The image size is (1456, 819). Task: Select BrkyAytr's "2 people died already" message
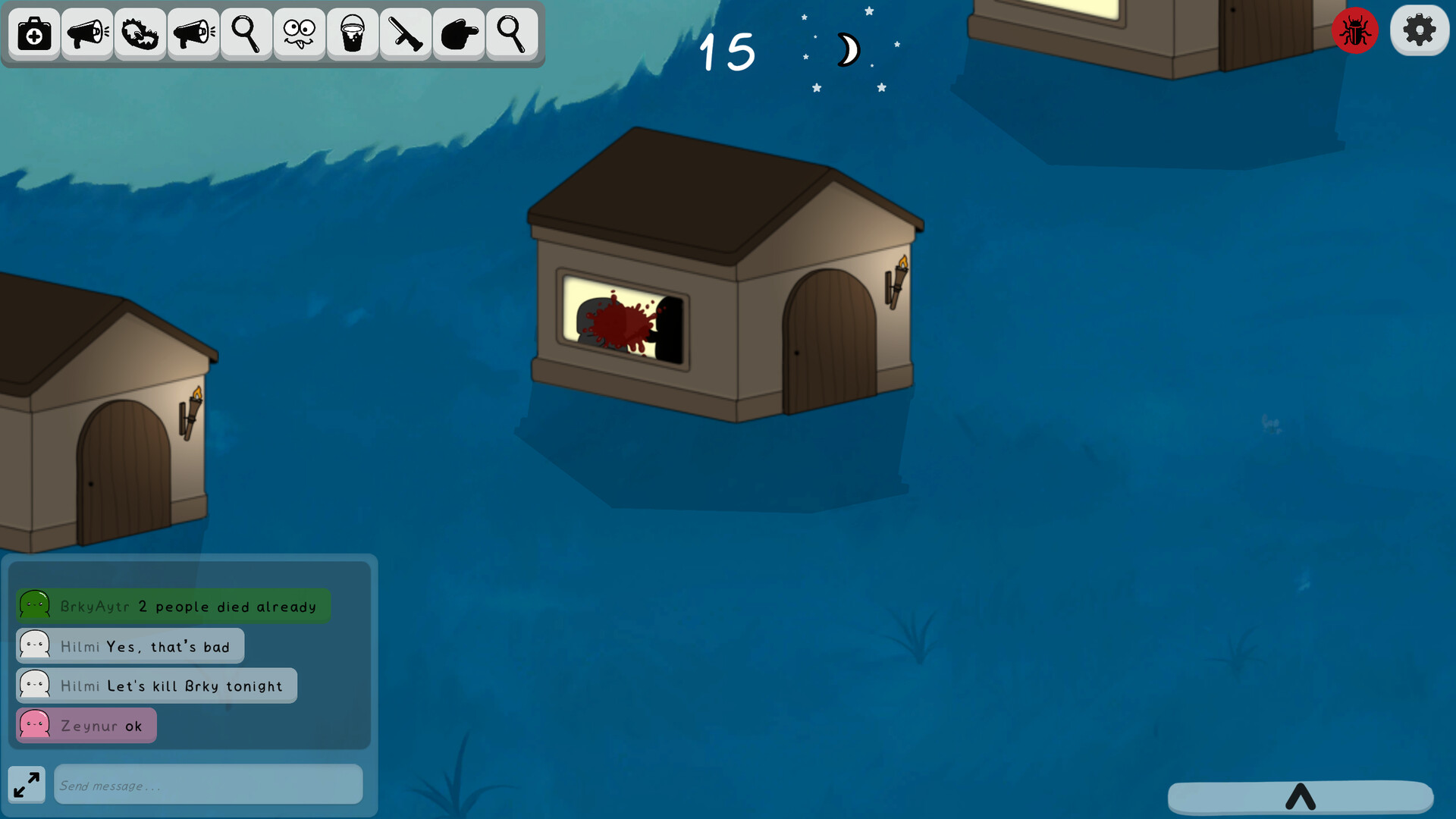[174, 607]
